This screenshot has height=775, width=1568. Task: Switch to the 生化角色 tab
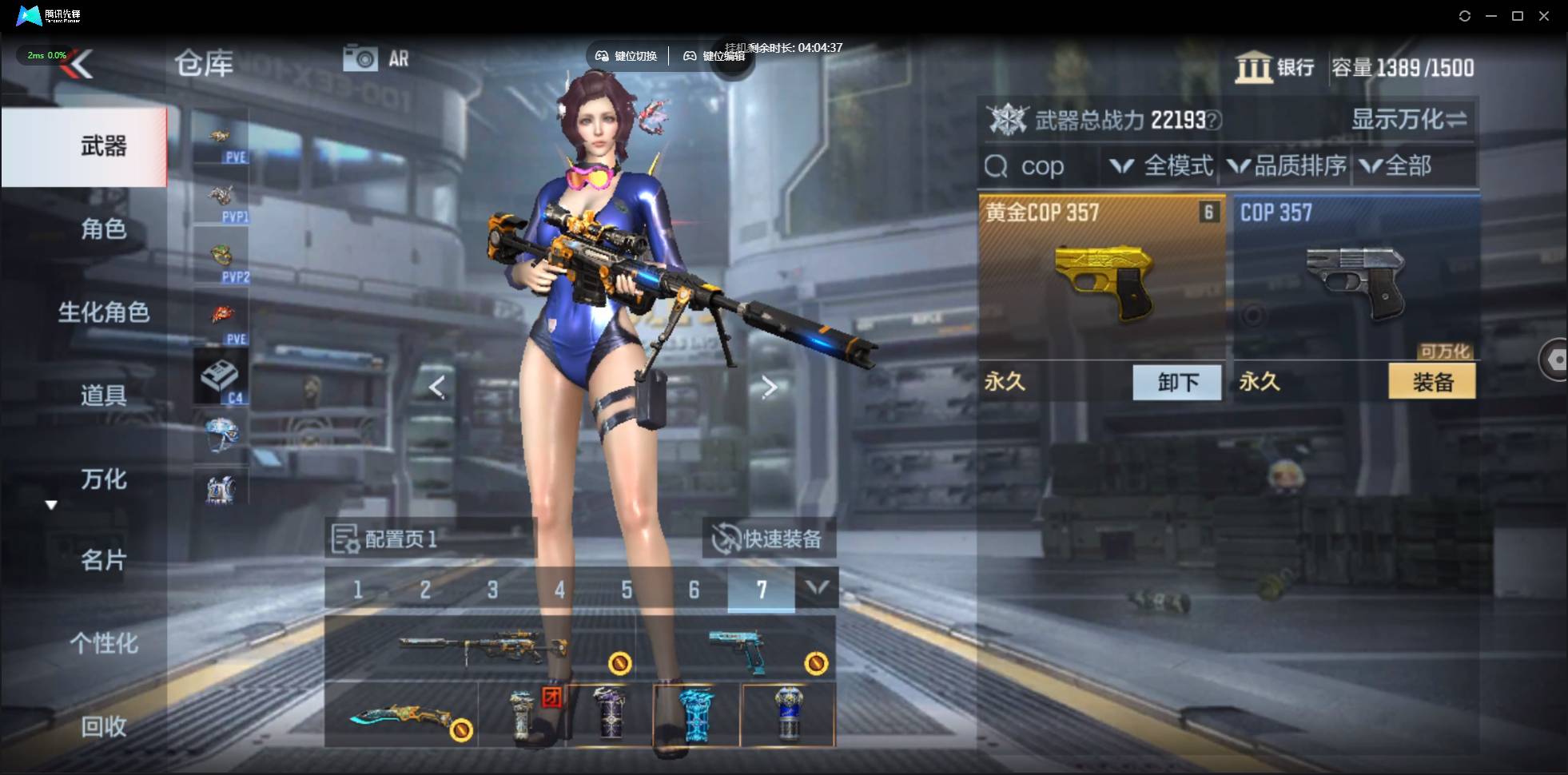point(103,312)
